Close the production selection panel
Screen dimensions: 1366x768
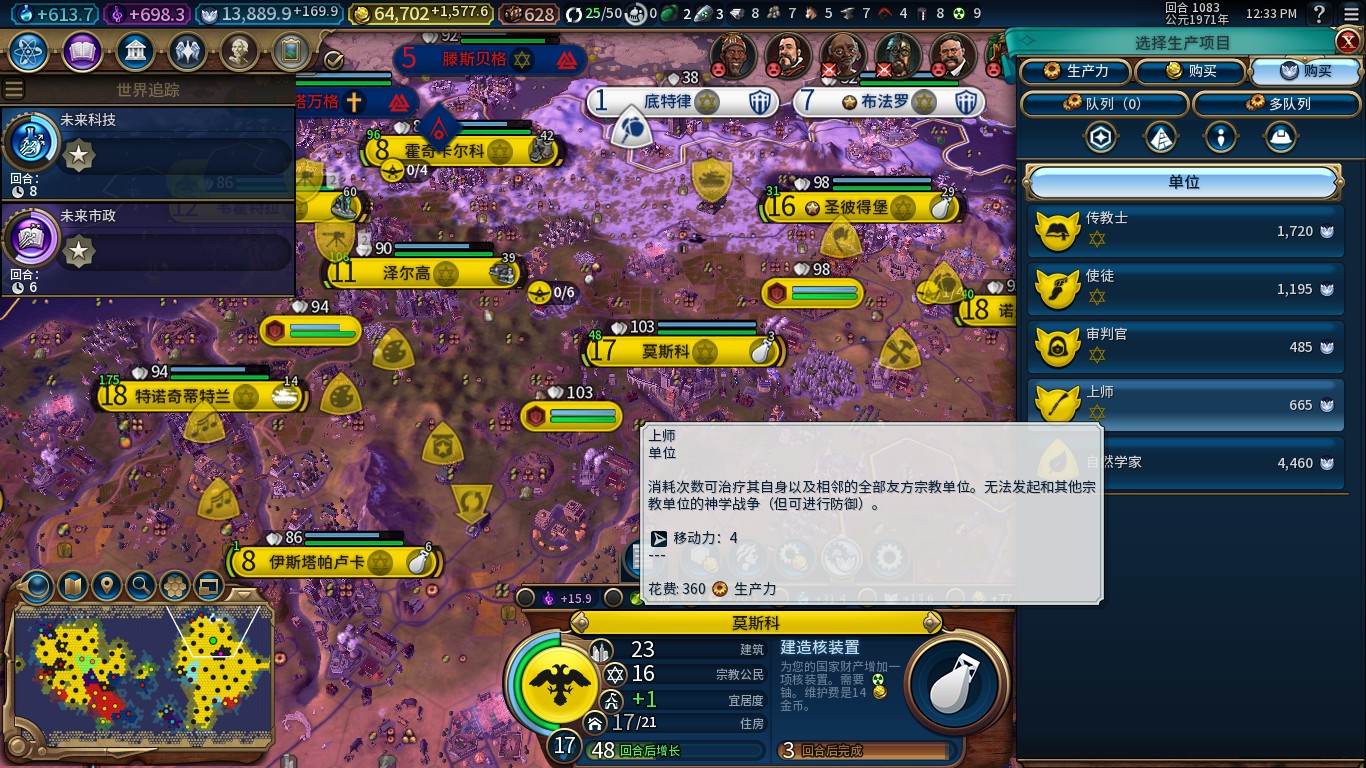[x=1347, y=41]
